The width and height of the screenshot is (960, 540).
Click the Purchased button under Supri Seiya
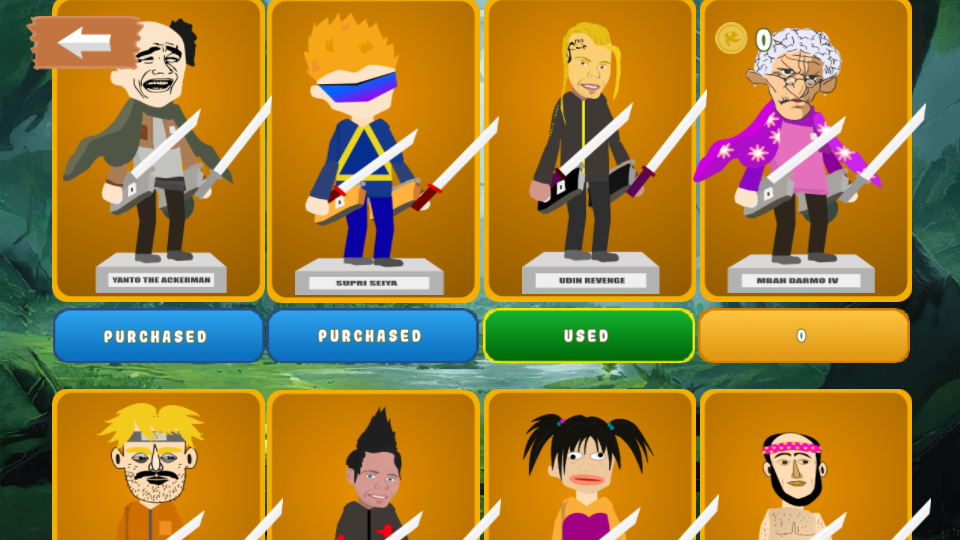pos(372,336)
